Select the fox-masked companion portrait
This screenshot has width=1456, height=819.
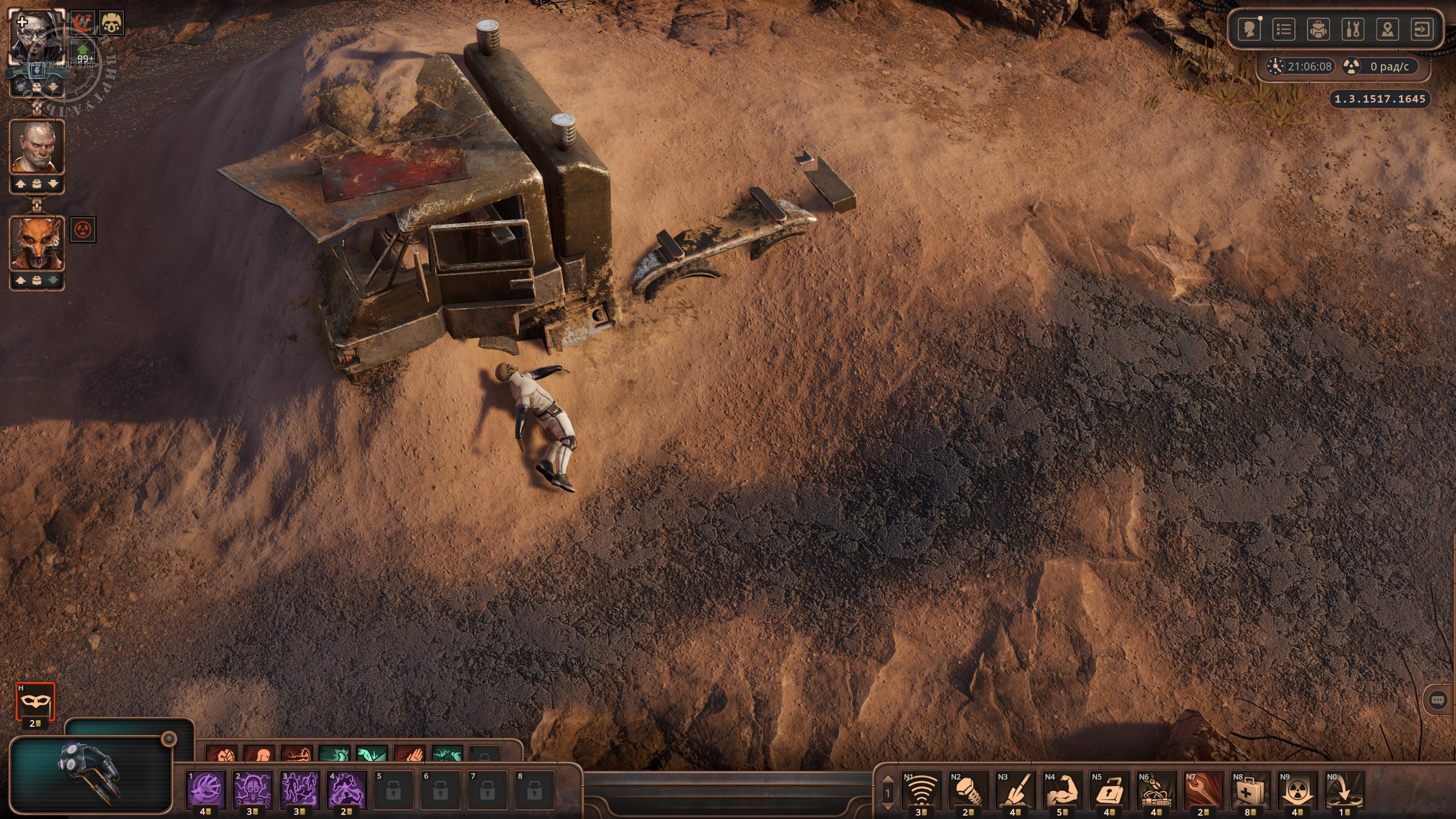pos(37,243)
